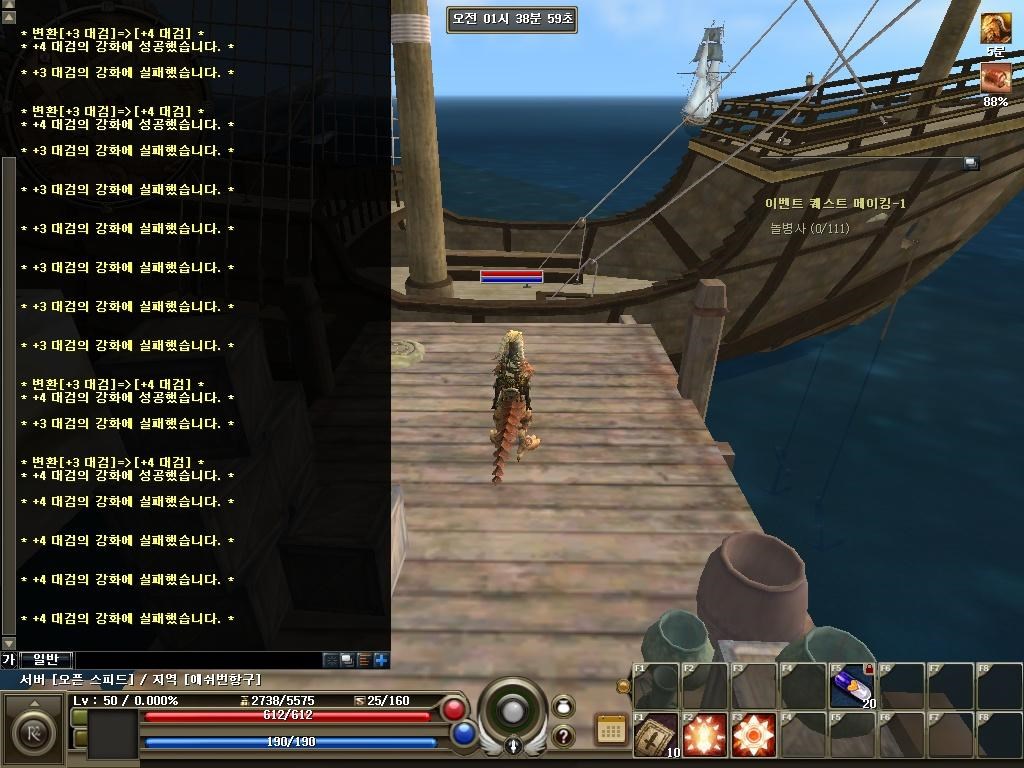Click the 가 chat font button
1024x768 pixels.
[x=8, y=659]
